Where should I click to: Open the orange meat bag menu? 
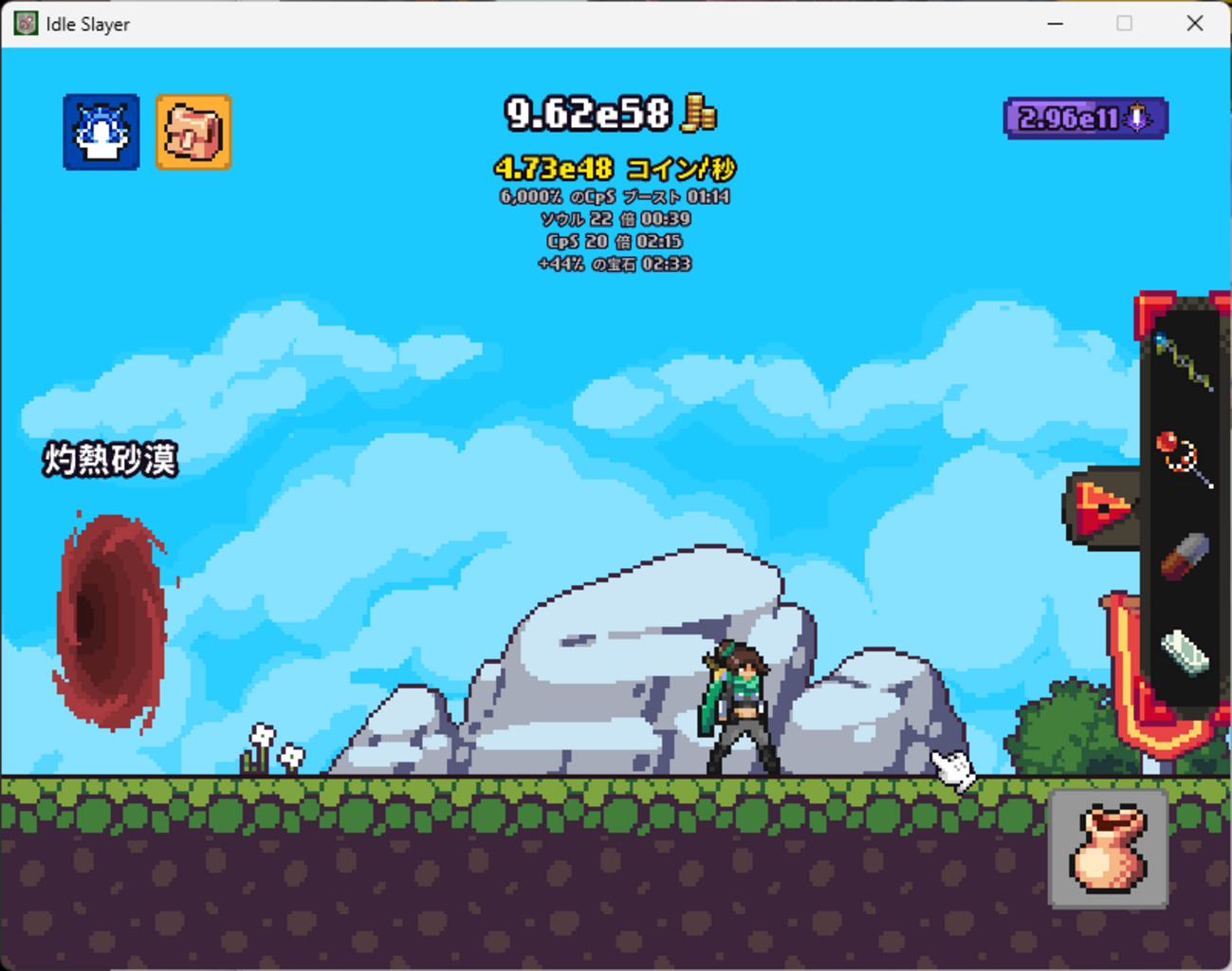point(193,133)
